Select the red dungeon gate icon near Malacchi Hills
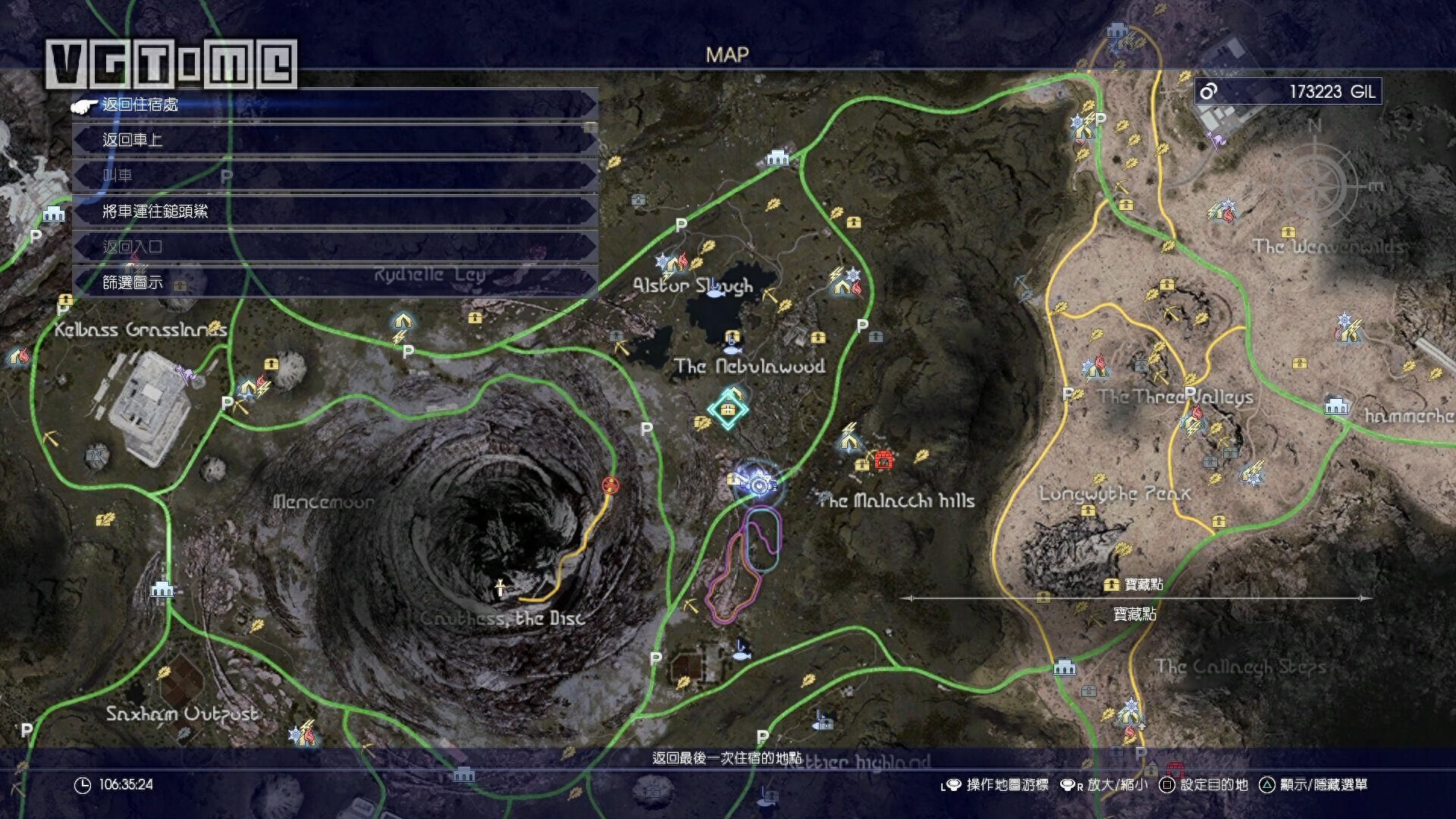Screen dimensions: 1456x819 [x=883, y=459]
